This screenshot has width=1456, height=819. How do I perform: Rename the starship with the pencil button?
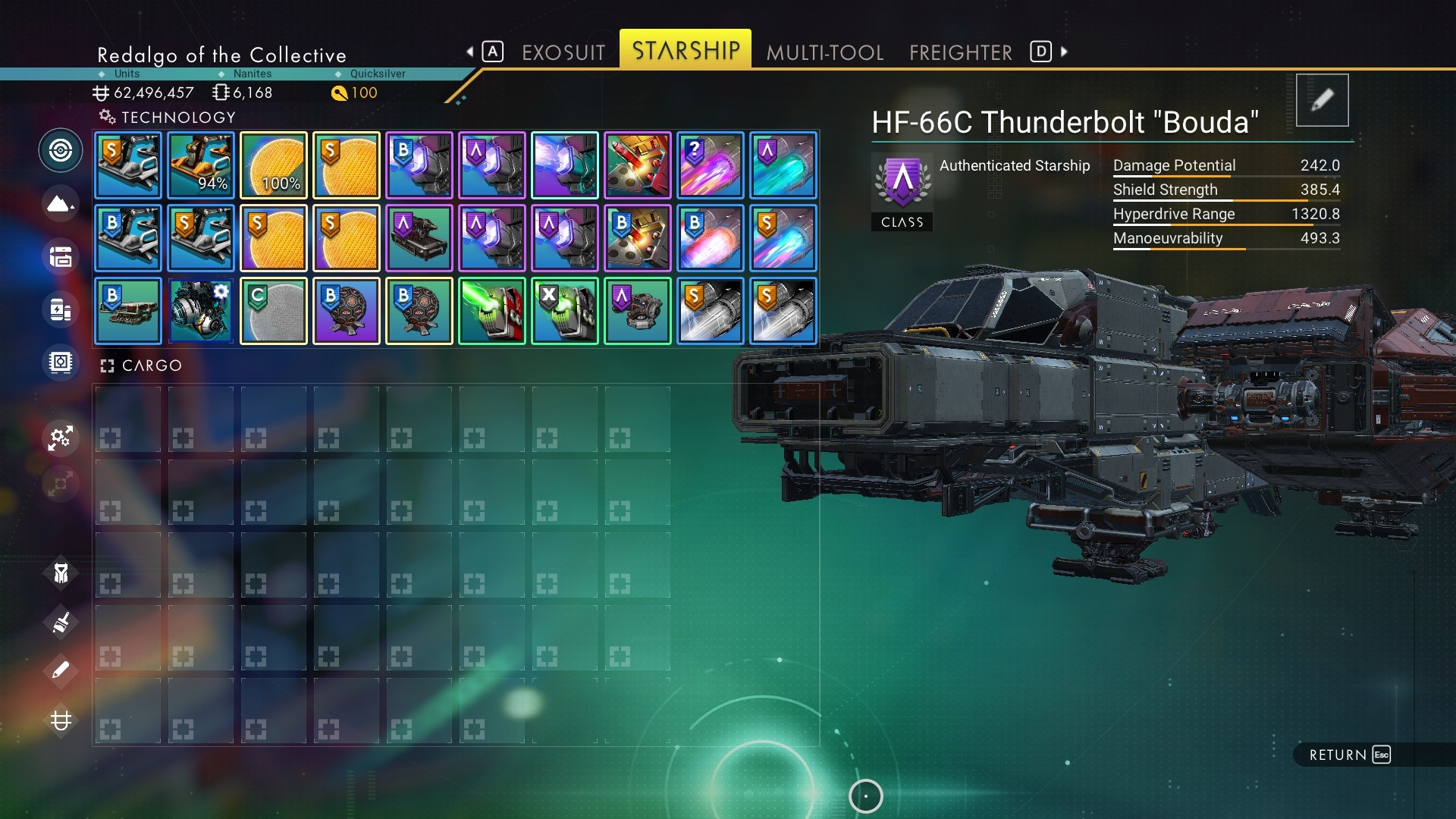tap(1322, 100)
